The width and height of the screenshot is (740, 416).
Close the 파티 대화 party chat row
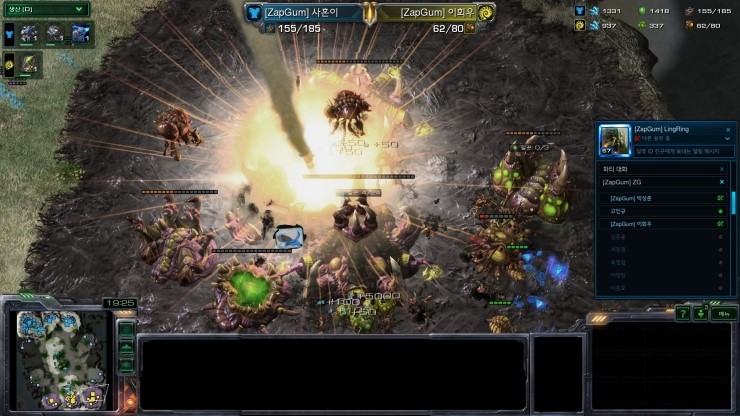pyautogui.click(x=722, y=169)
